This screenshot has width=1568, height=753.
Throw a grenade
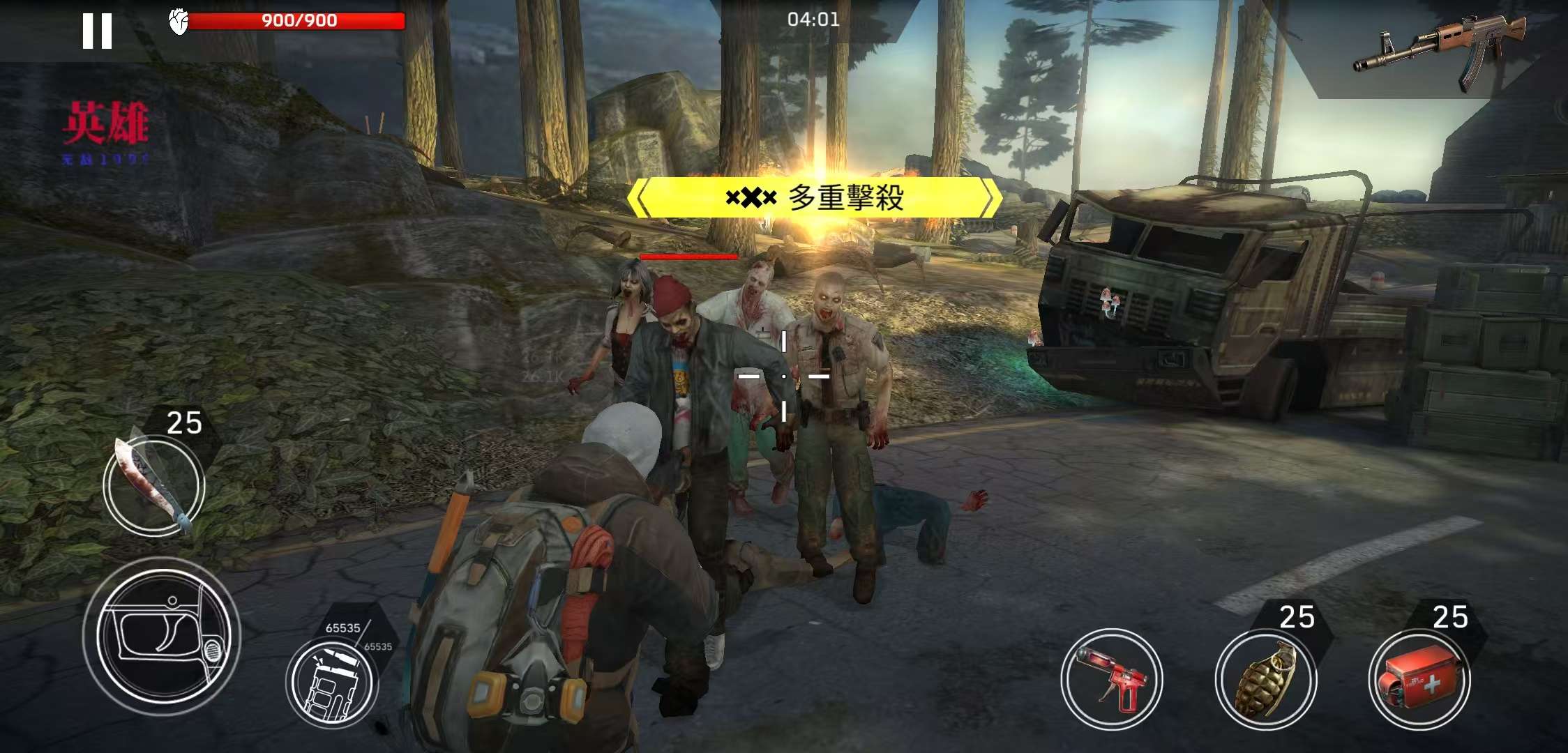1265,679
